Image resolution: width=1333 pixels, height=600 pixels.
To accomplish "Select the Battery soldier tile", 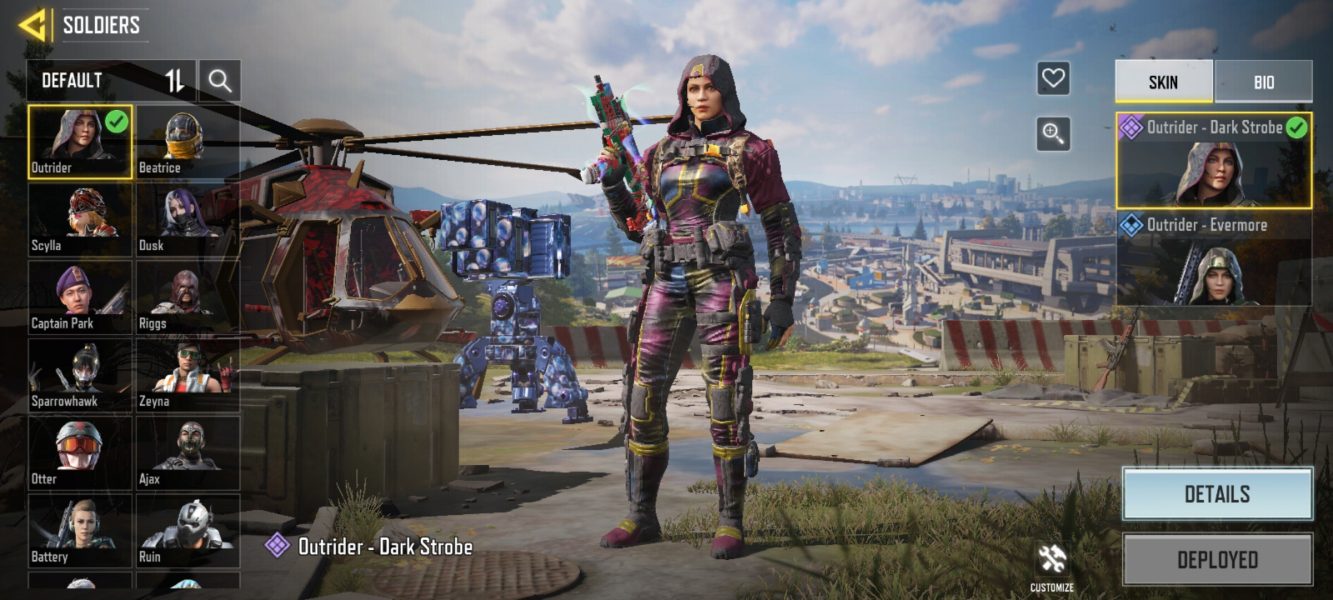I will pos(80,531).
